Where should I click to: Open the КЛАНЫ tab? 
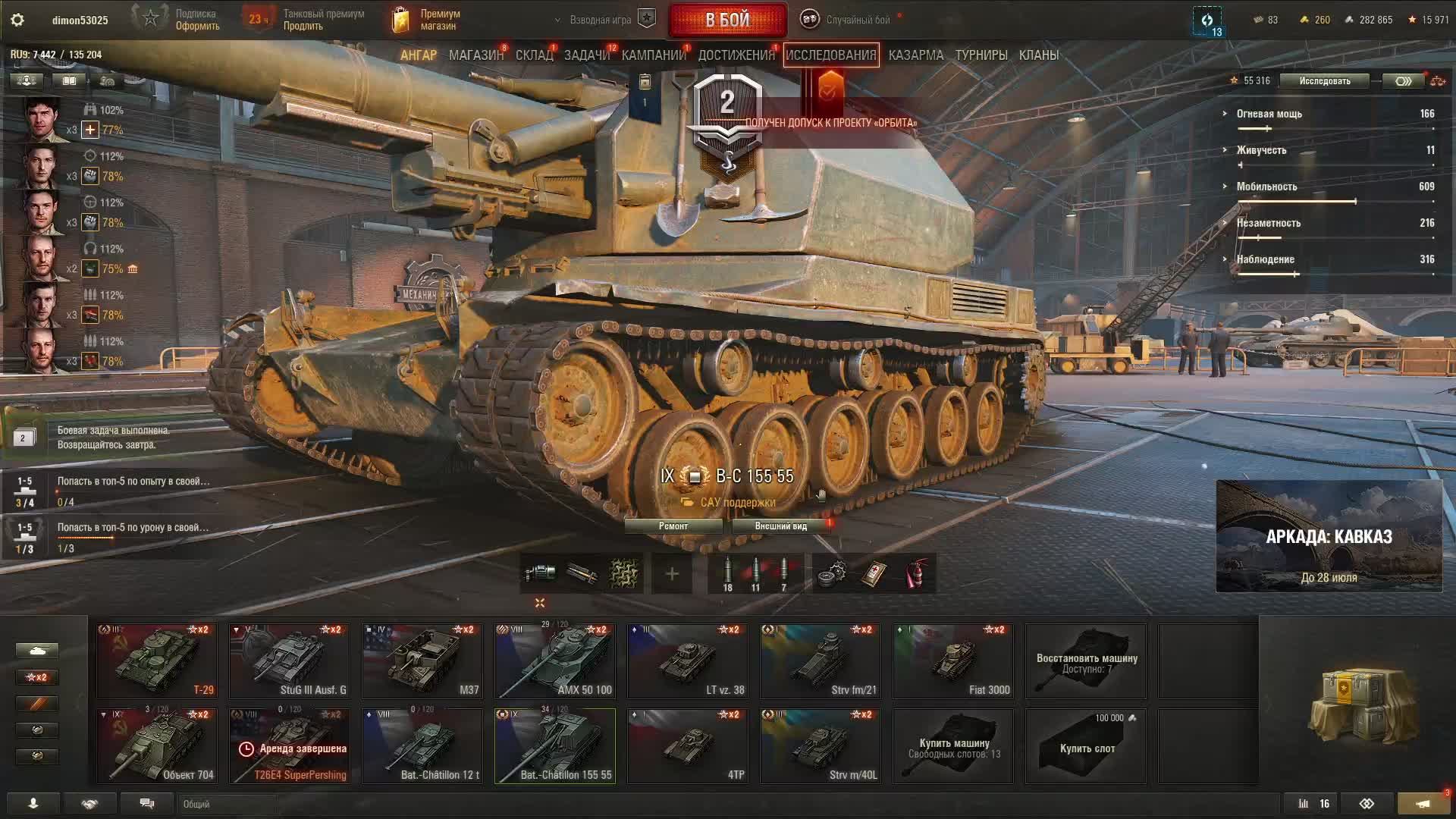(1038, 55)
